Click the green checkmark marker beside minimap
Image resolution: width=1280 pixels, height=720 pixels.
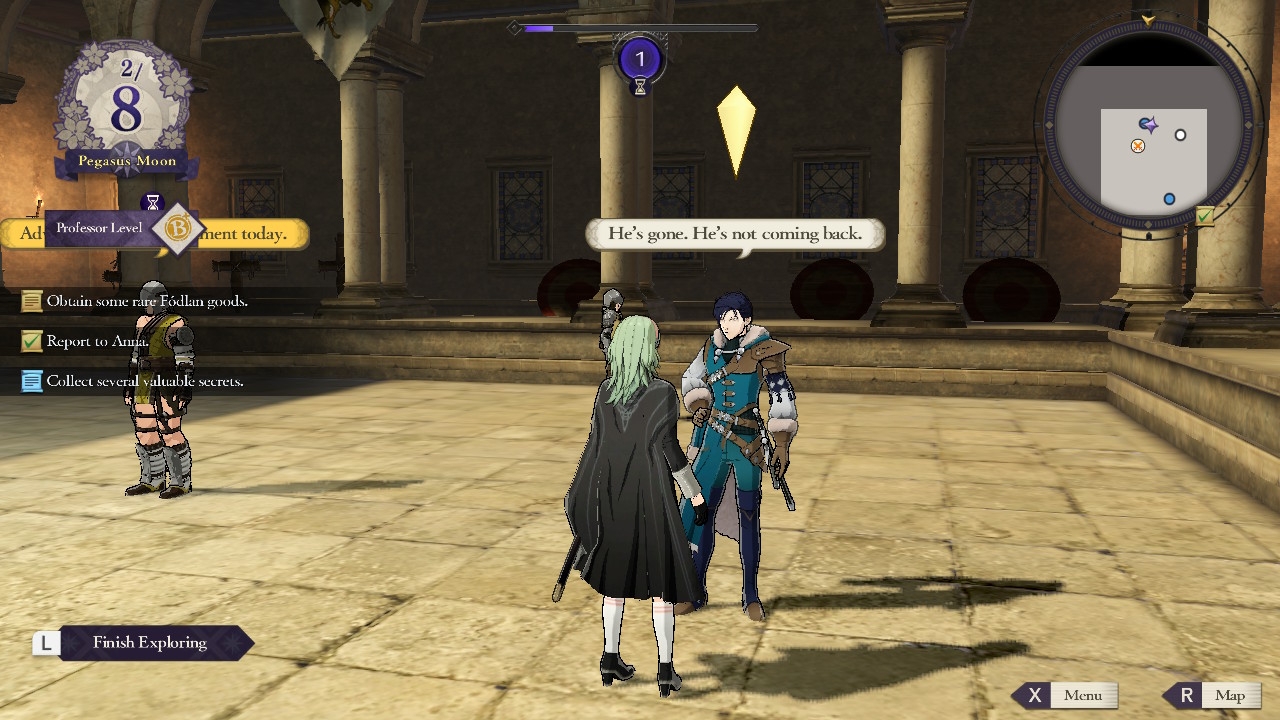(1205, 216)
